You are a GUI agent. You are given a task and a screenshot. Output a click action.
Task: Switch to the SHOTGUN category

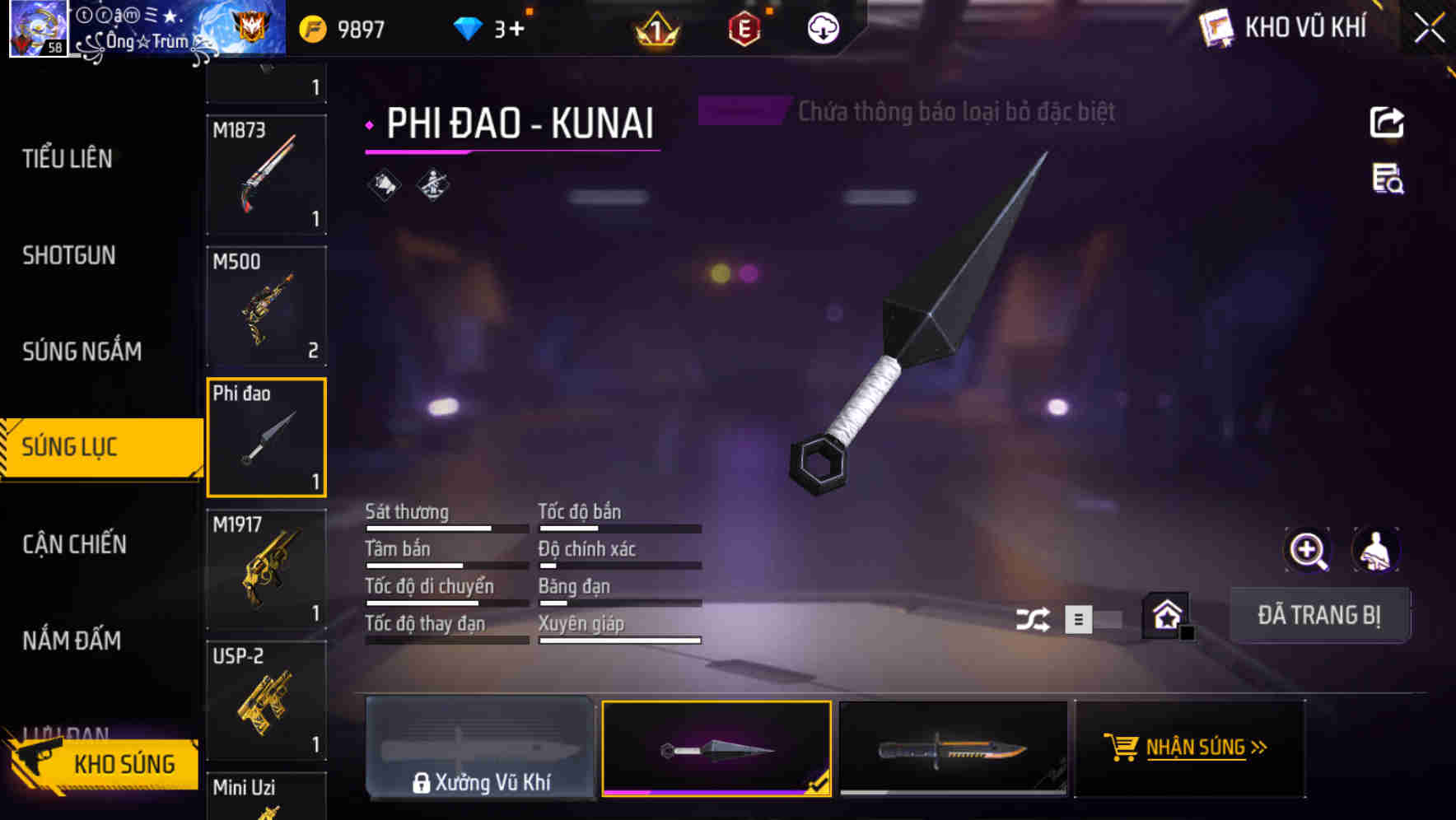click(69, 255)
